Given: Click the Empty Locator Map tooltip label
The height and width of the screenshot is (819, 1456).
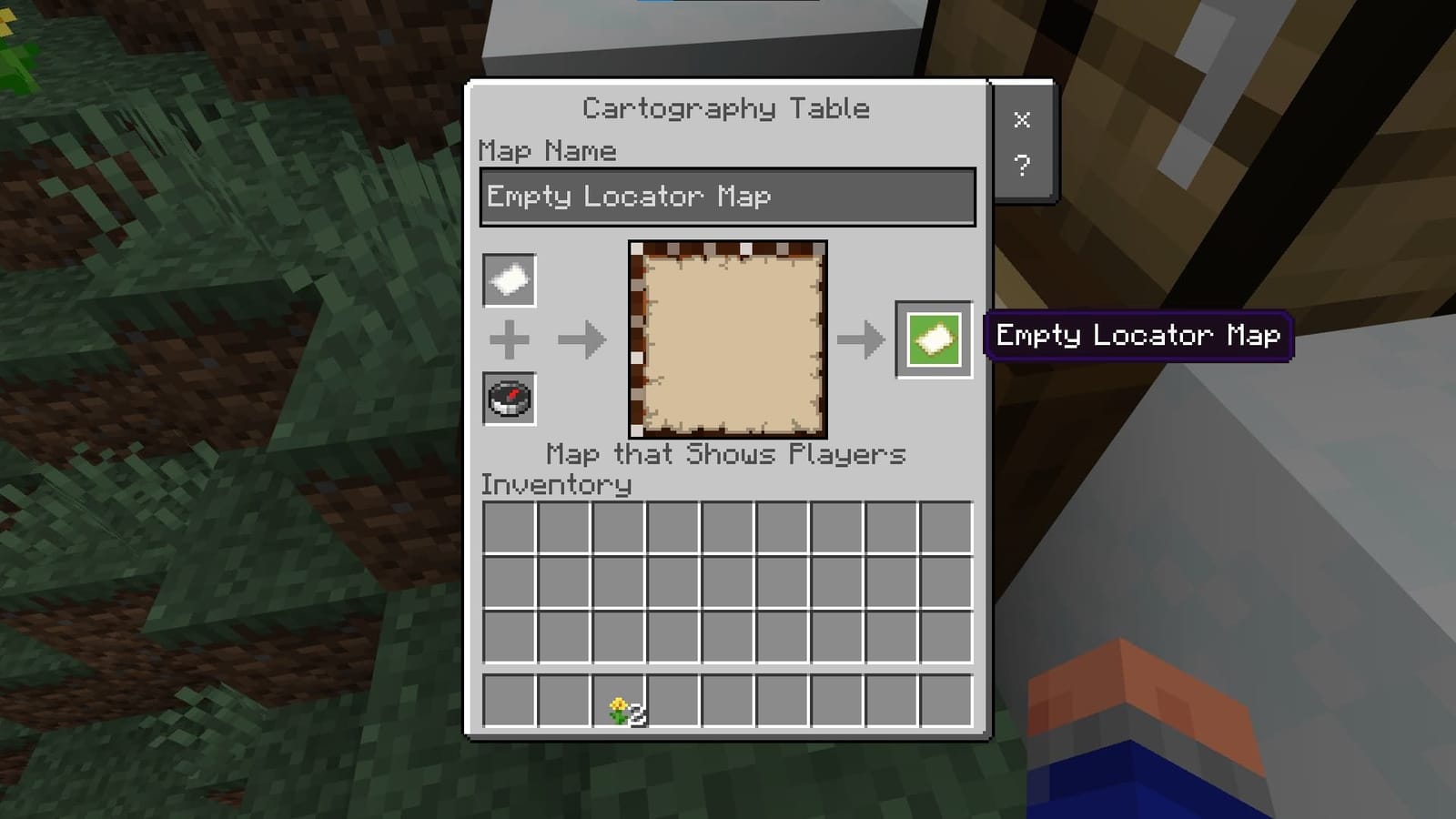Looking at the screenshot, I should pyautogui.click(x=1138, y=336).
